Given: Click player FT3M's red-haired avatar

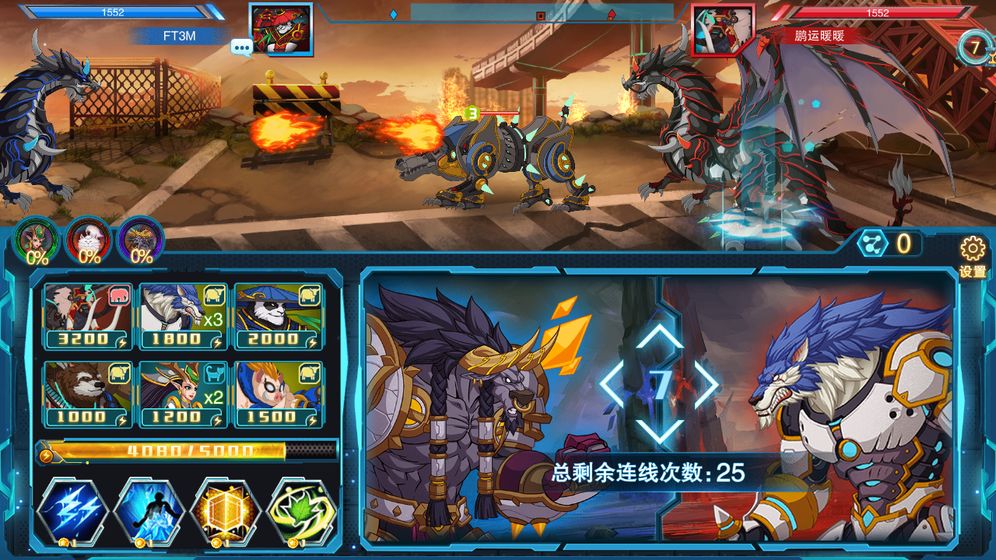Looking at the screenshot, I should pyautogui.click(x=280, y=29).
